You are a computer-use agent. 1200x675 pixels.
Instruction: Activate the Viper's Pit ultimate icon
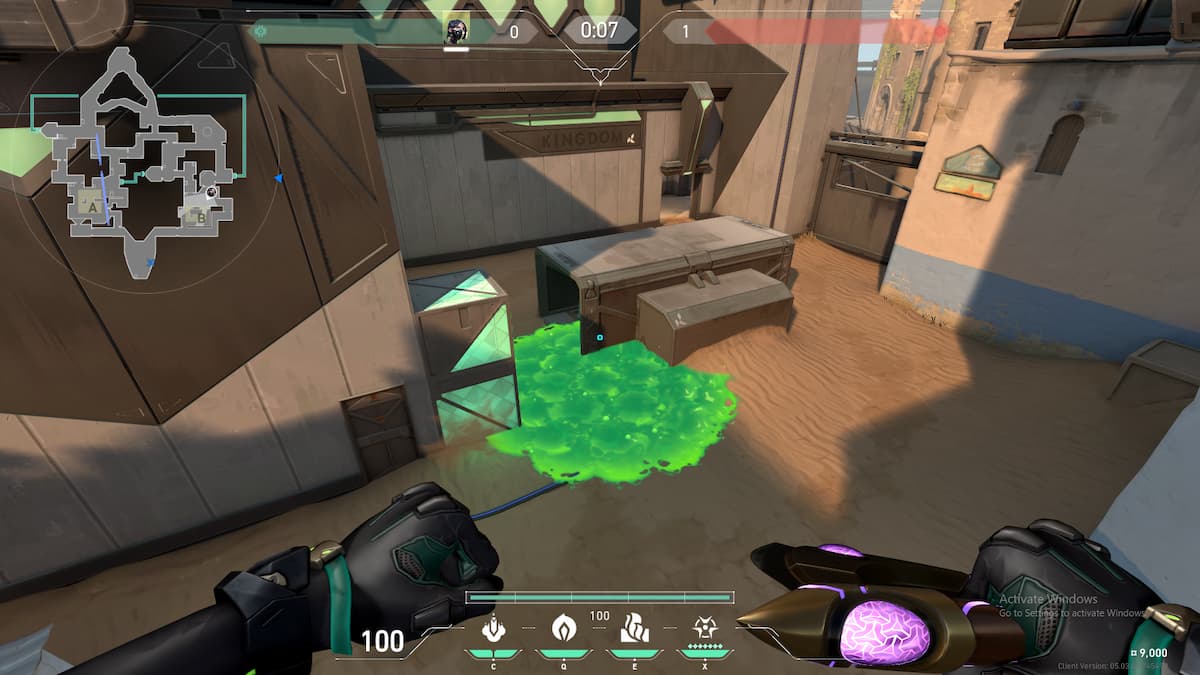click(704, 629)
